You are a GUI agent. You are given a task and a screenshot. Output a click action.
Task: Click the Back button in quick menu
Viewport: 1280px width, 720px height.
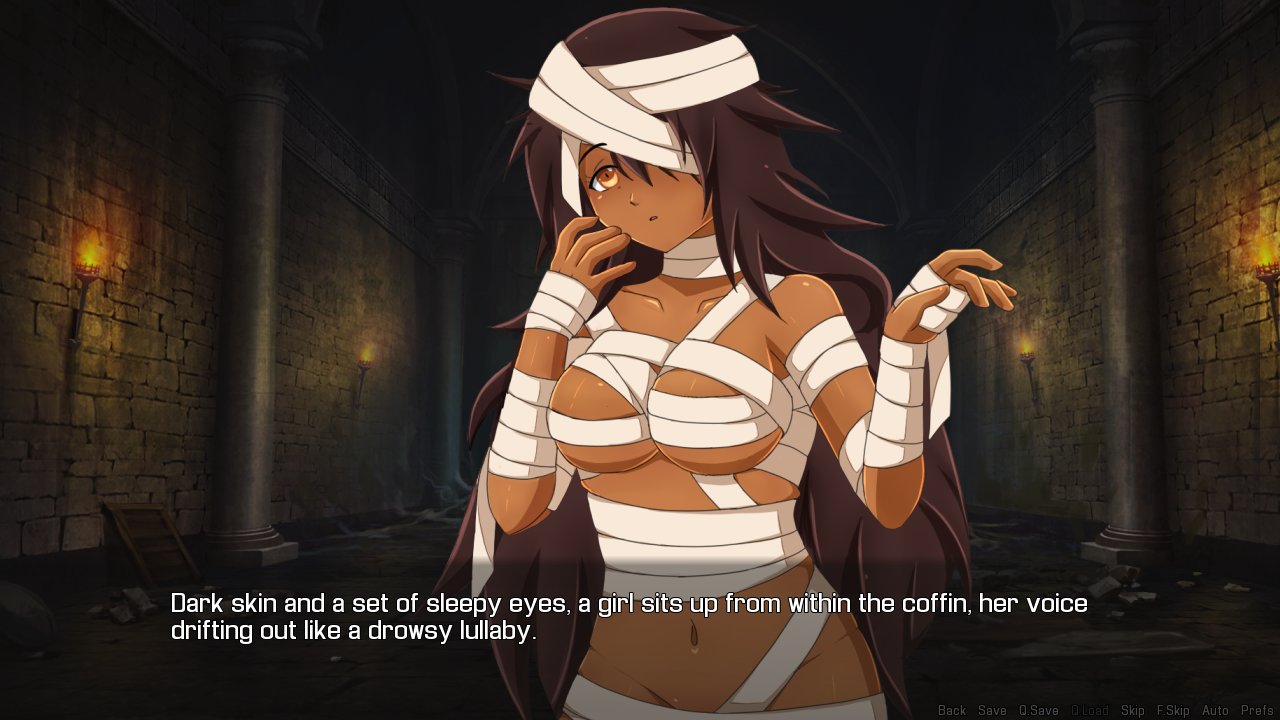click(x=951, y=711)
